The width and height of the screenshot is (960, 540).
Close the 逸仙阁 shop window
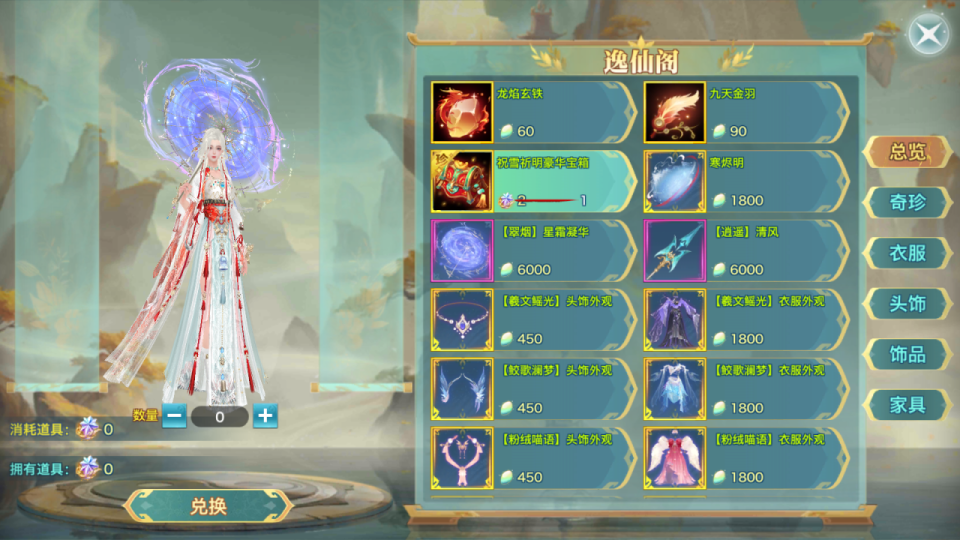pyautogui.click(x=929, y=36)
